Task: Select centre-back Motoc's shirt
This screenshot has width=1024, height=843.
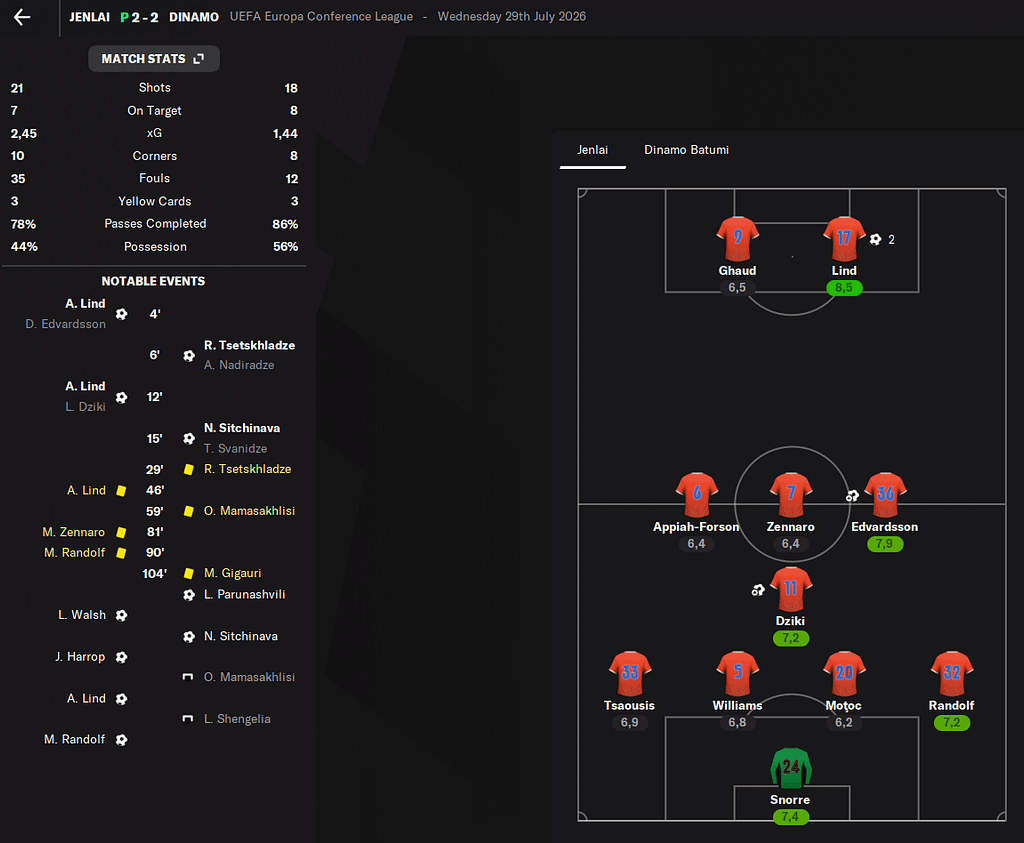Action: (844, 674)
